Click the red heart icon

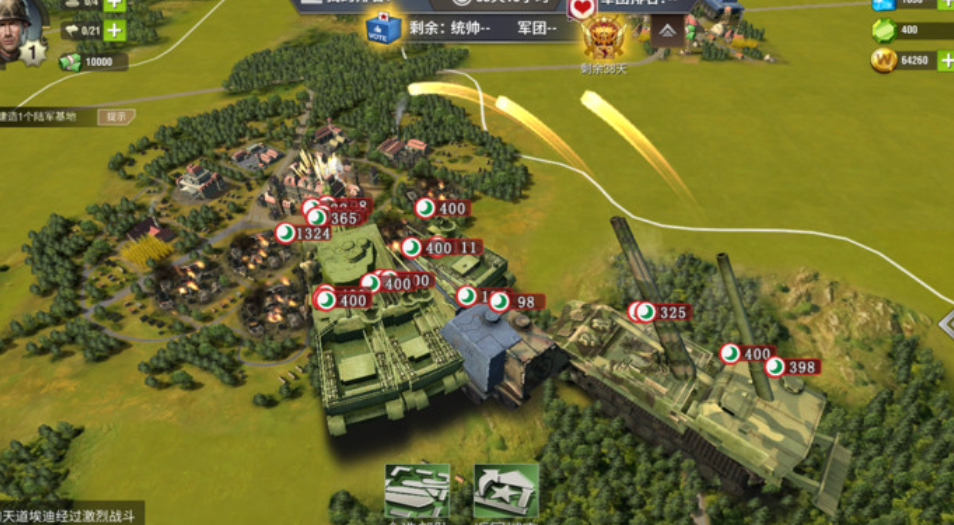[582, 8]
